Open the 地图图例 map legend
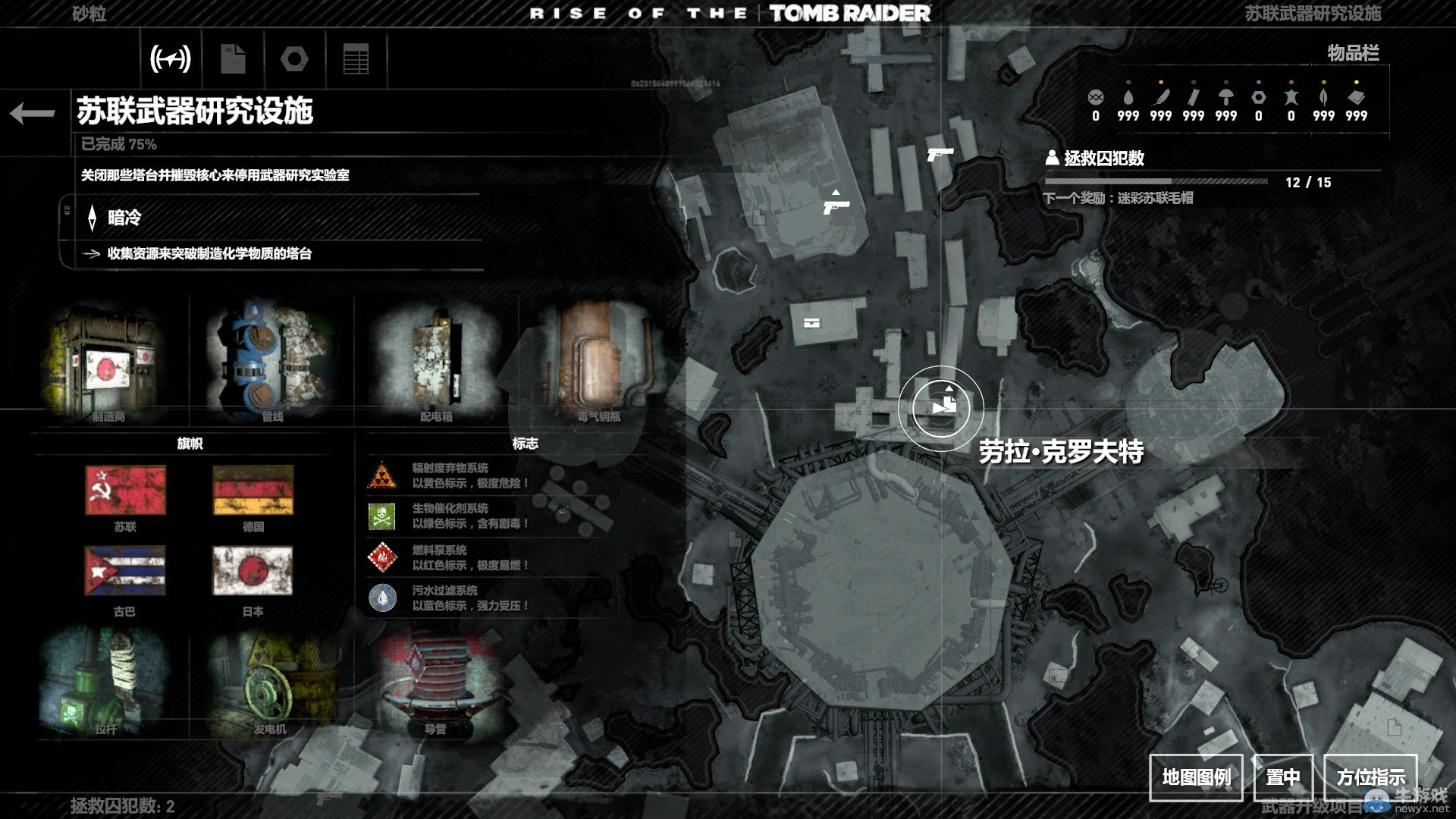1456x819 pixels. pyautogui.click(x=1196, y=777)
